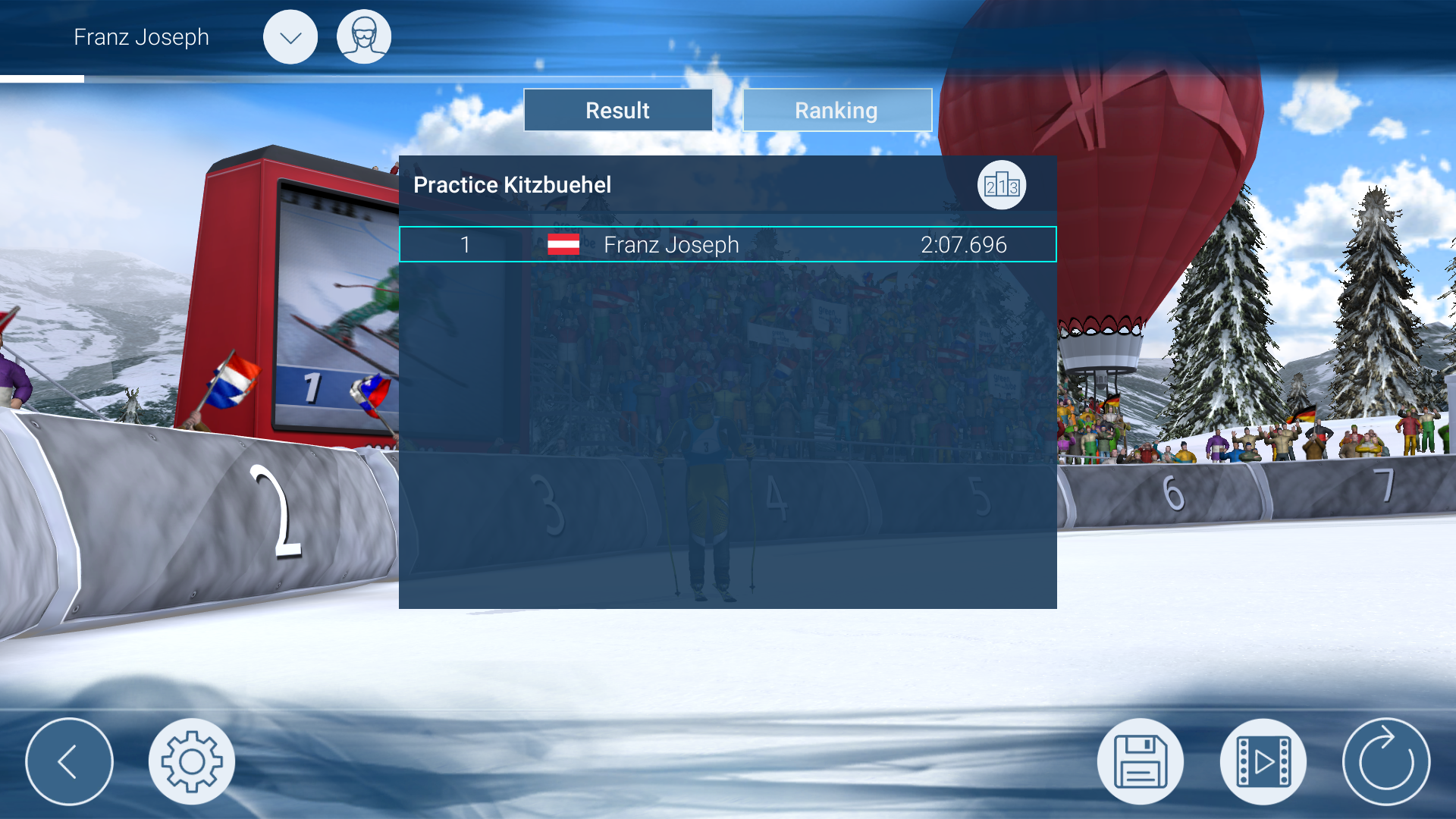
Task: Restart the race with the circular arrow
Action: (x=1385, y=761)
